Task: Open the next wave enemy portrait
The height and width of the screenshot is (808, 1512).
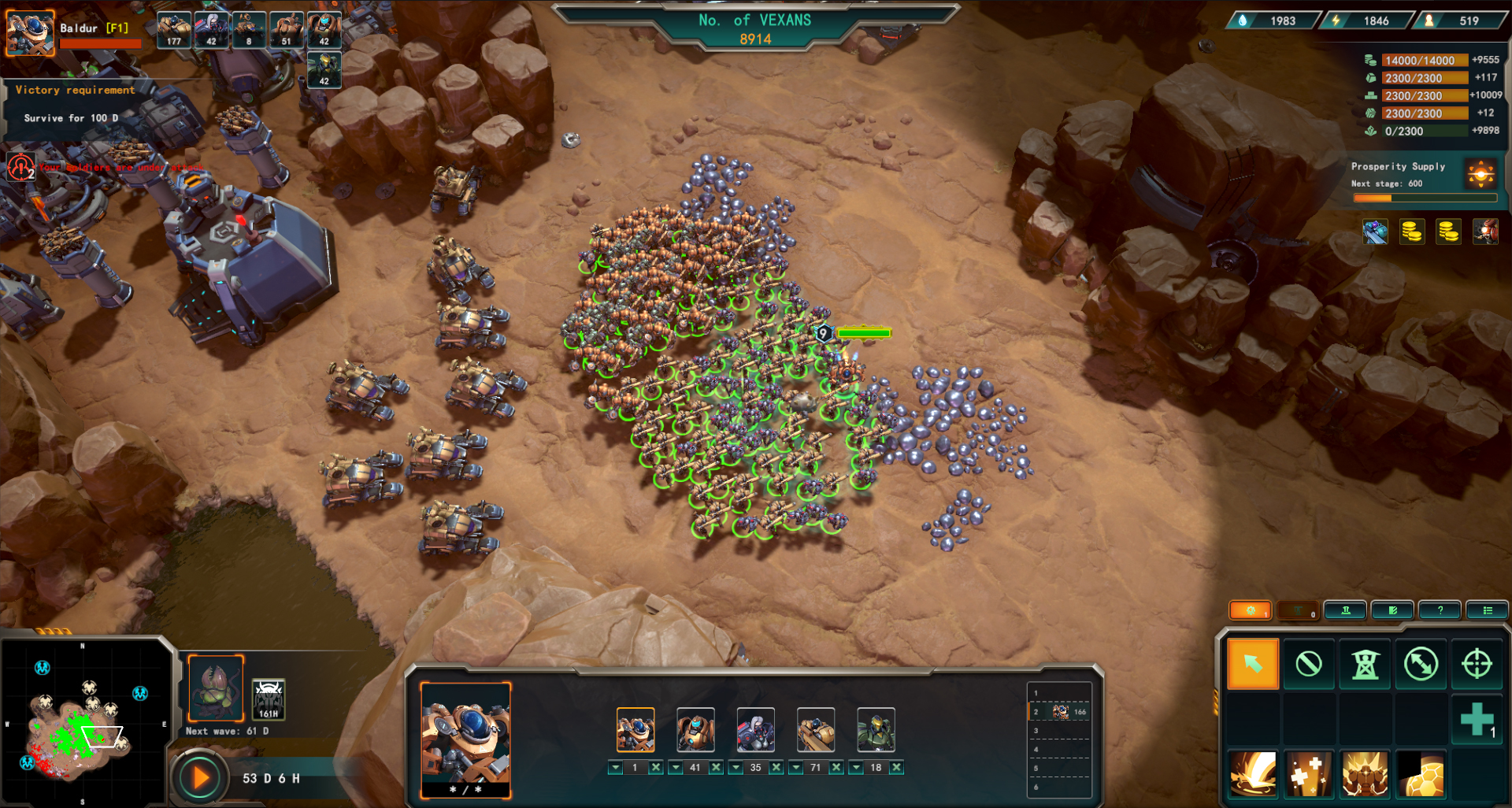Action: [216, 689]
